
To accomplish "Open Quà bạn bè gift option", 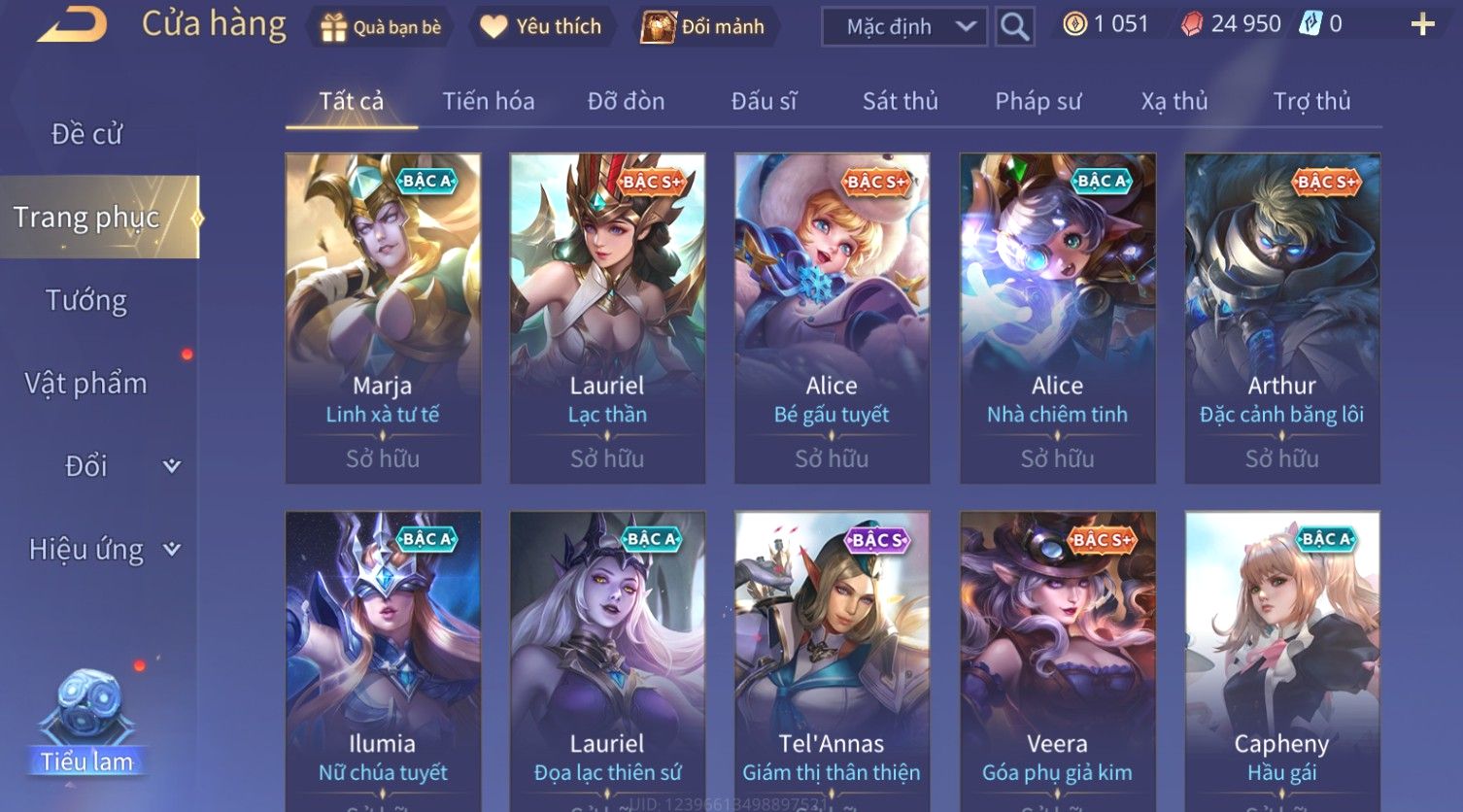I will [381, 27].
